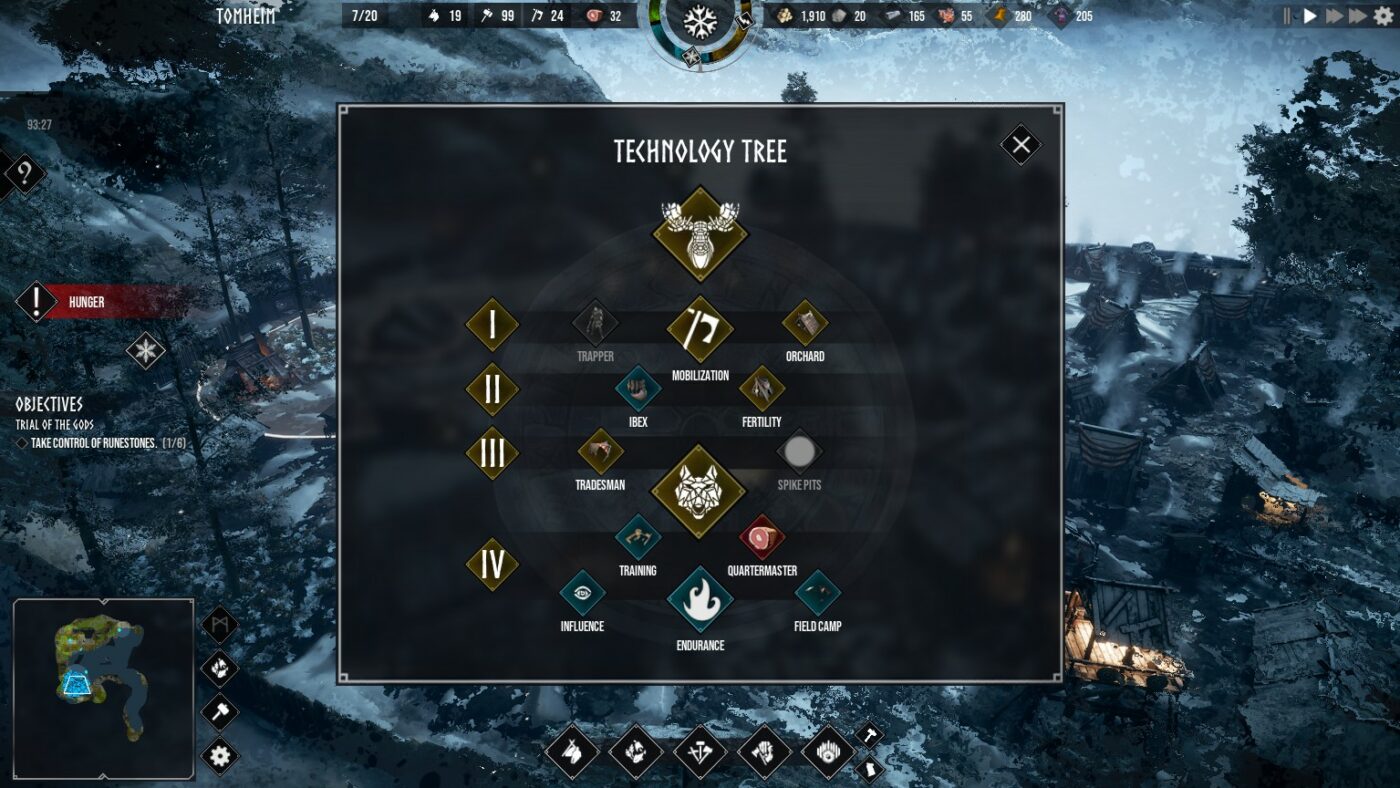1400x788 pixels.
Task: Select the Training technology
Action: click(637, 540)
